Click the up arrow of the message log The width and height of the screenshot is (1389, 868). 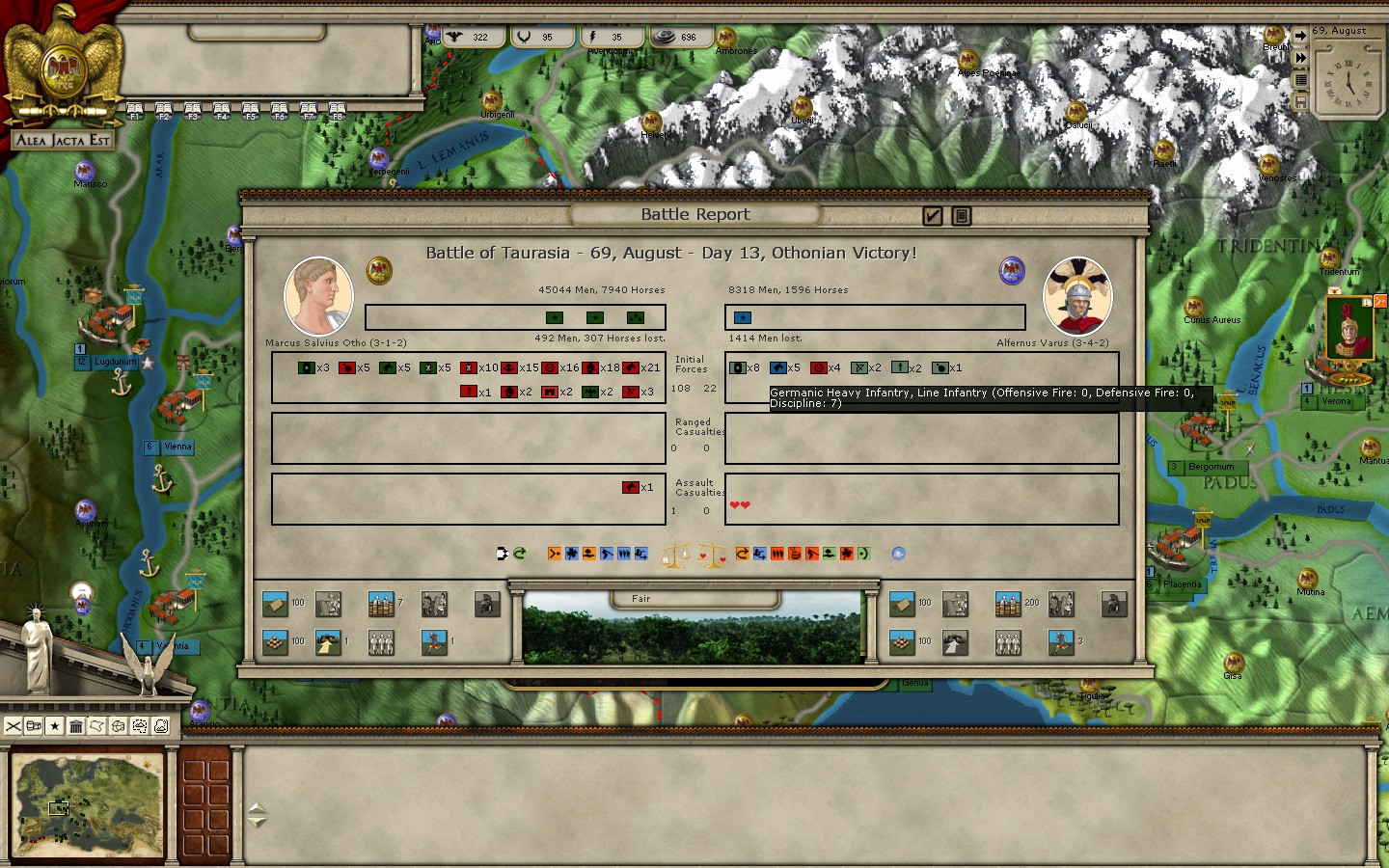pos(257,808)
